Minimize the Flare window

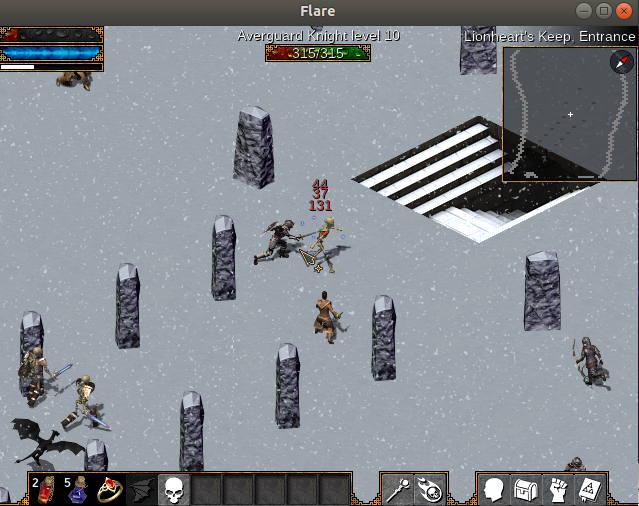584,11
